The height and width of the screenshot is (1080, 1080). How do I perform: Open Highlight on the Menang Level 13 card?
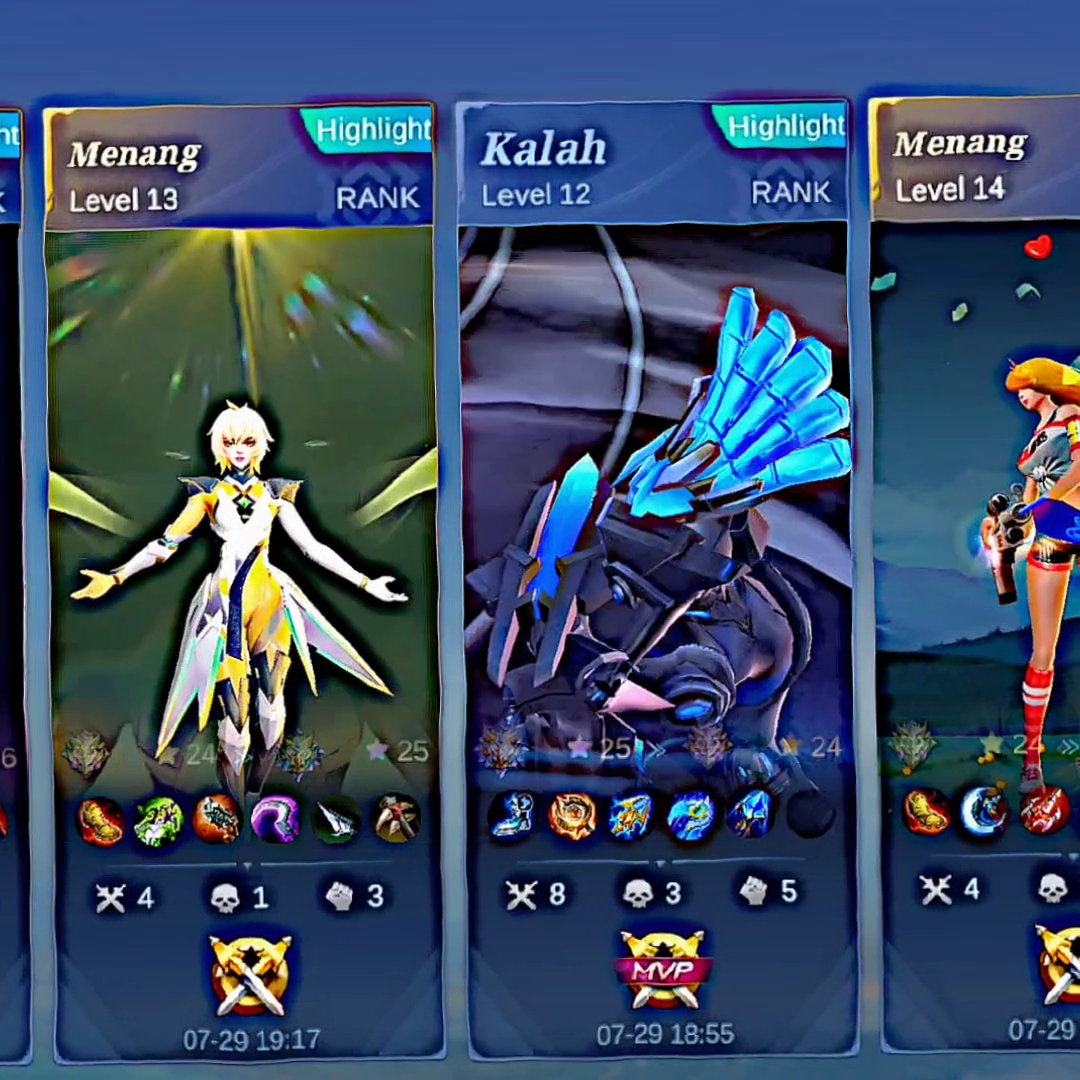(372, 130)
